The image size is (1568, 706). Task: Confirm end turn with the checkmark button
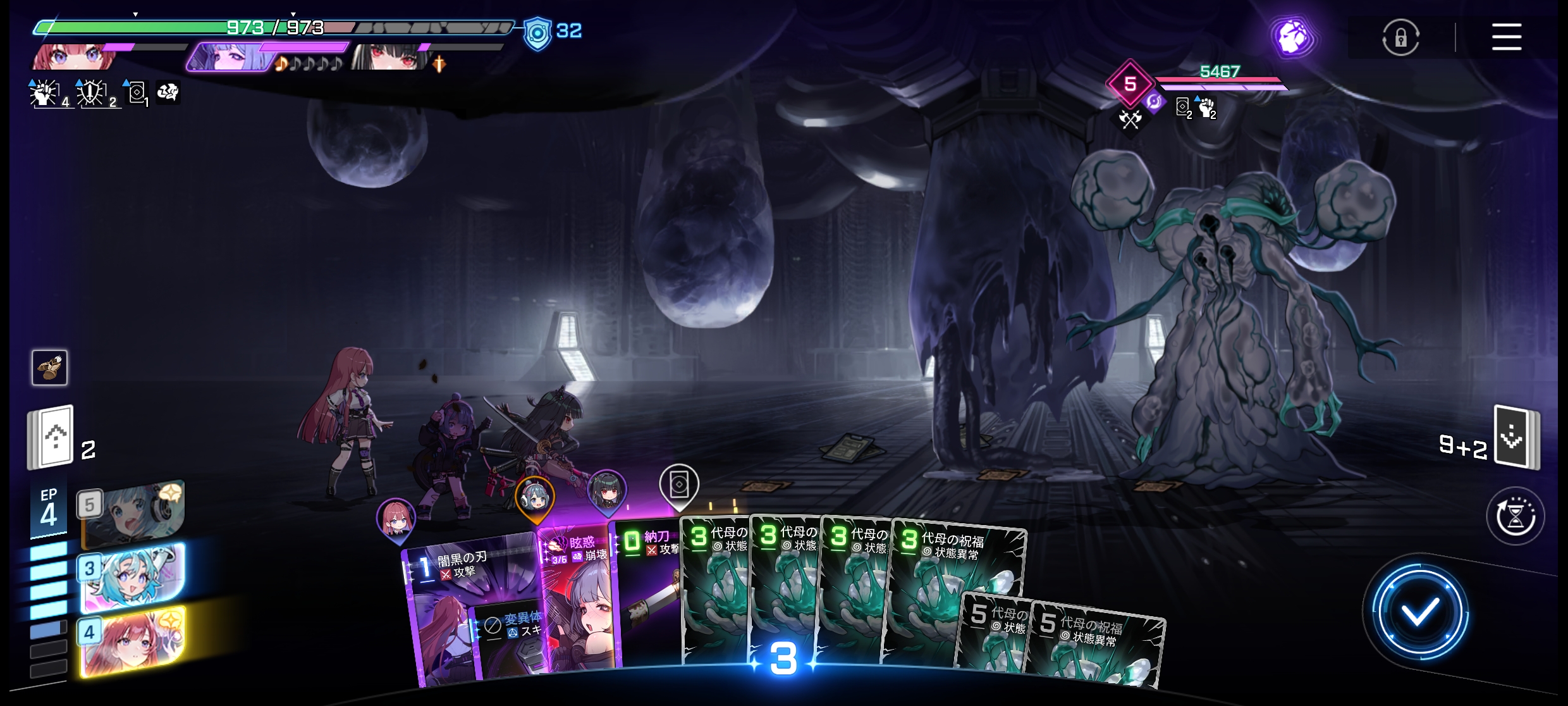[1419, 612]
